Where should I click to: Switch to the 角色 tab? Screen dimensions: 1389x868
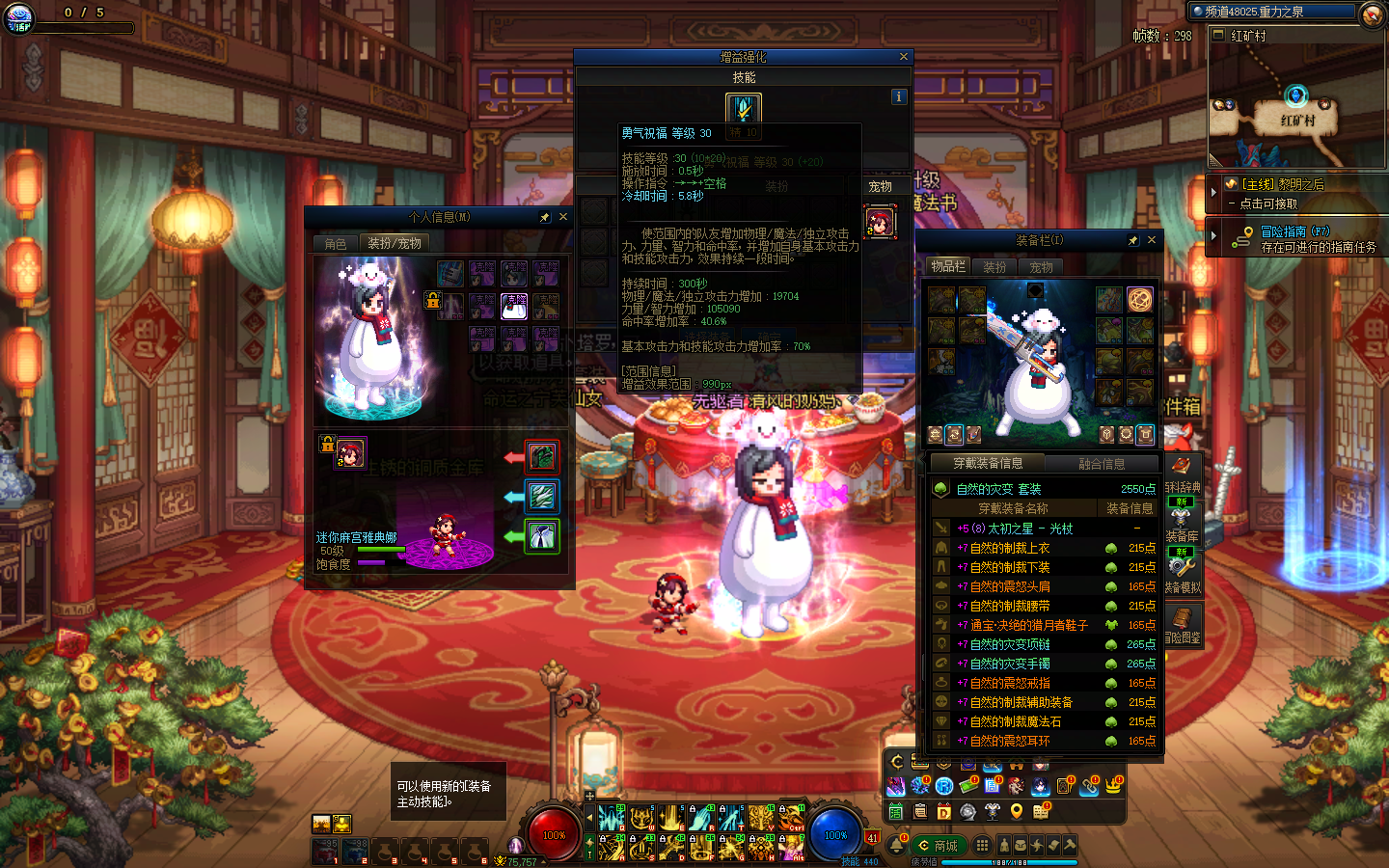click(x=336, y=243)
